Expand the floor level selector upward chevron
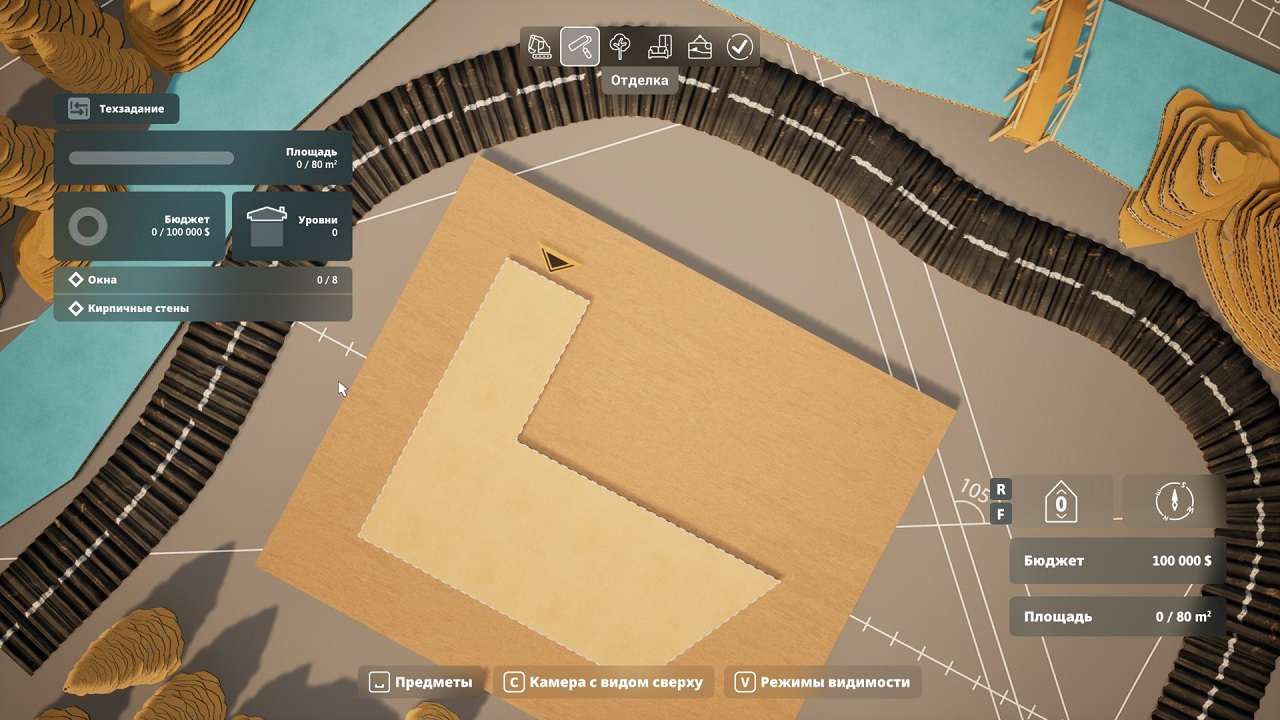The image size is (1280, 720). click(1060, 491)
